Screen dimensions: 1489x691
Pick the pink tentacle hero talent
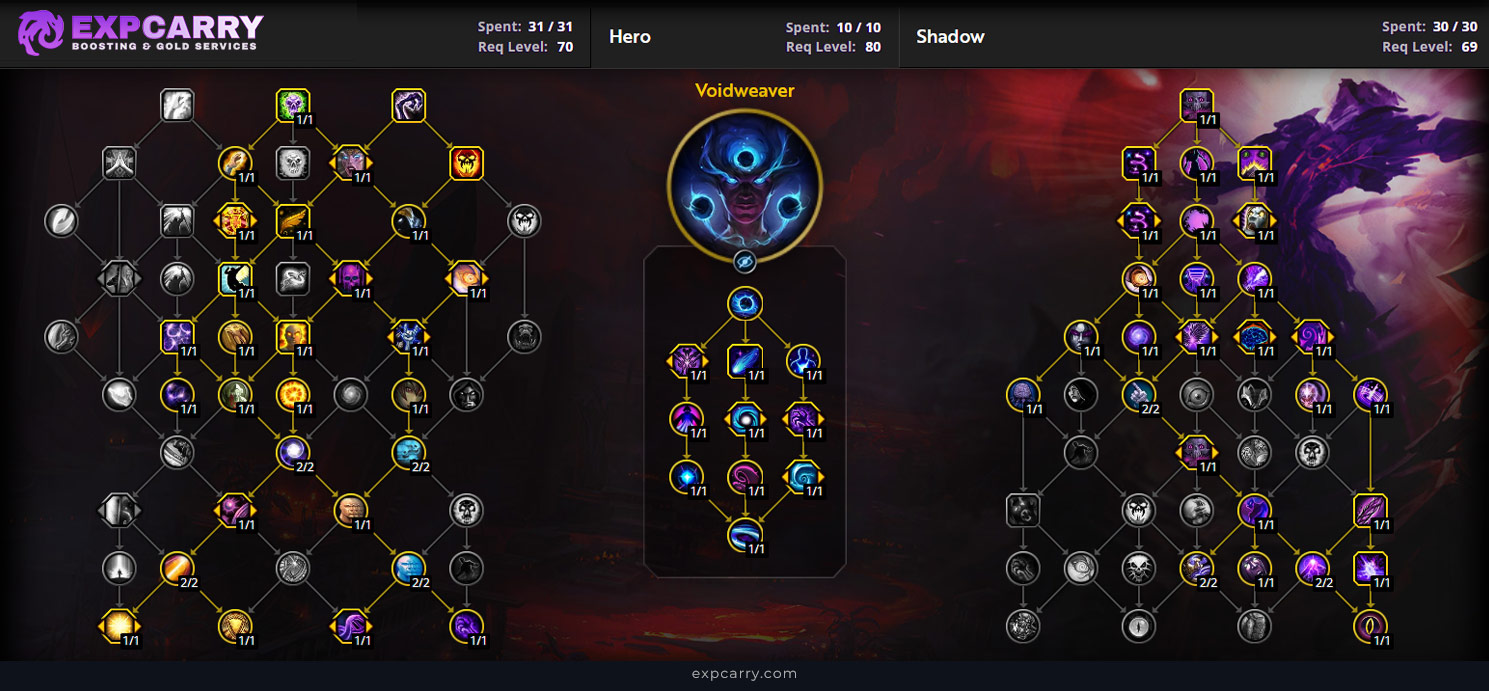pos(745,477)
